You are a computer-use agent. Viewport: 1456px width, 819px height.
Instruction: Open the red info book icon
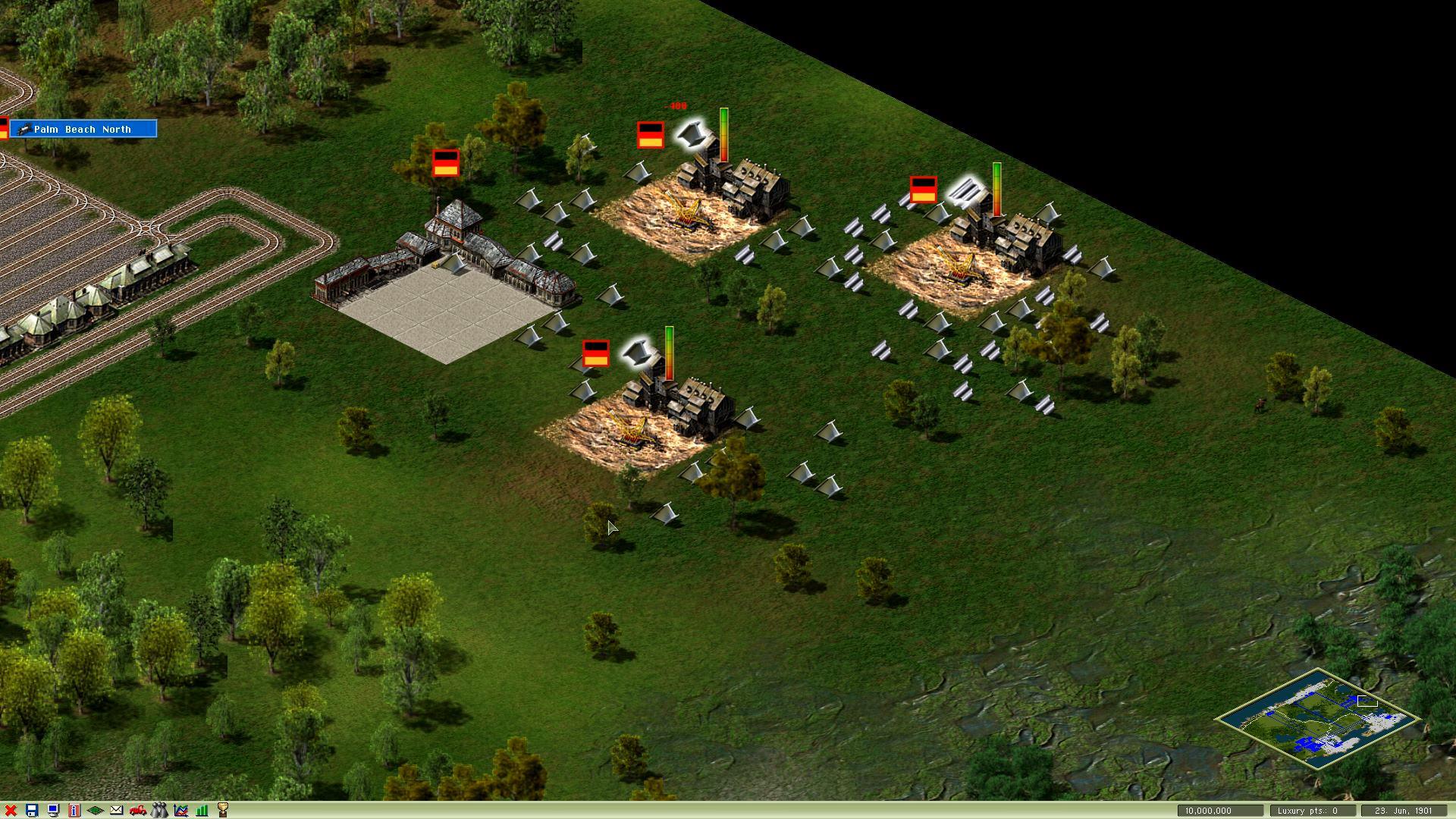74,811
